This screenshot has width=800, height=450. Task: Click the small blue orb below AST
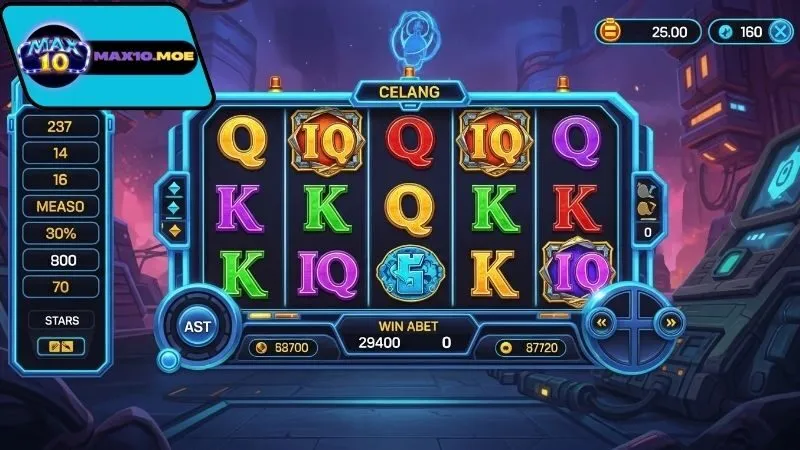tap(169, 358)
